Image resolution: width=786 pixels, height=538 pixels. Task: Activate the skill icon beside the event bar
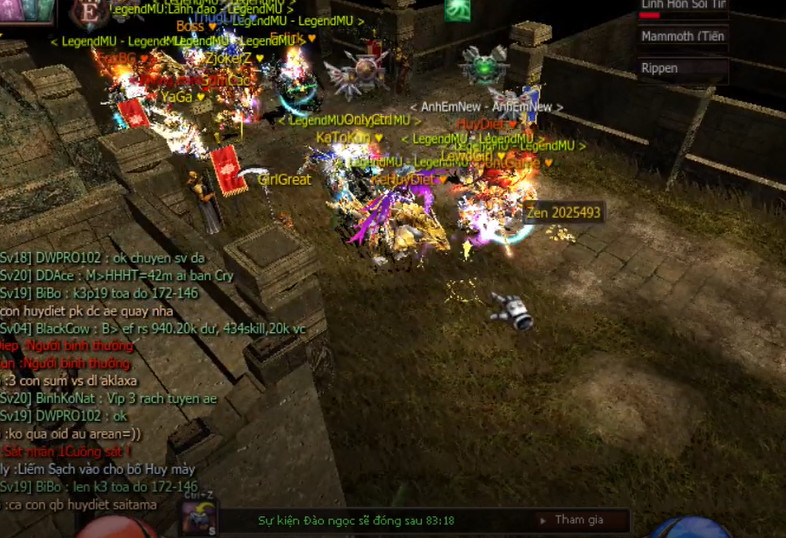pyautogui.click(x=199, y=518)
